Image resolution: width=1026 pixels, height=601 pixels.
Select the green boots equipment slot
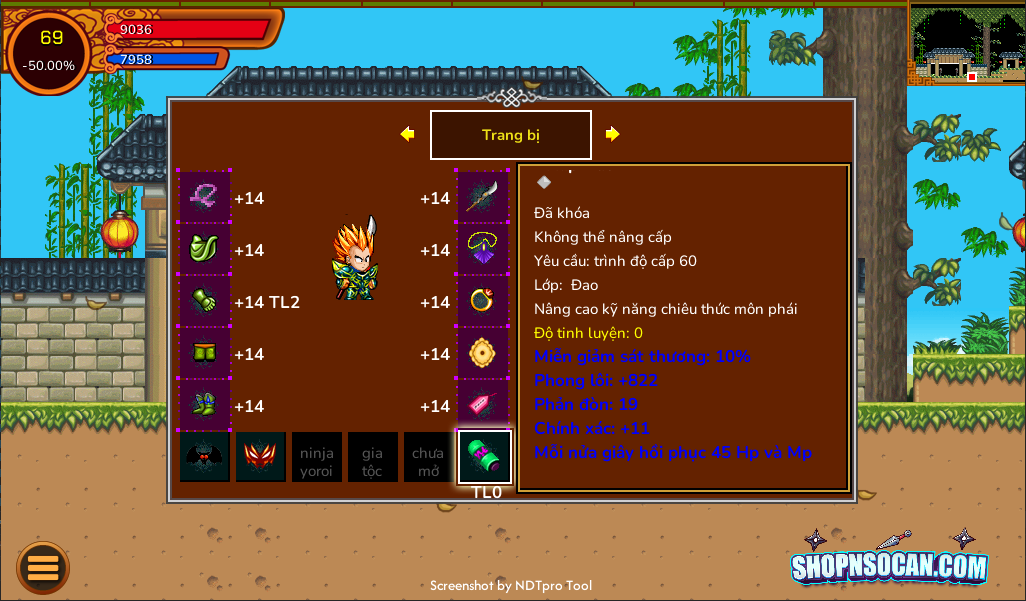(205, 406)
